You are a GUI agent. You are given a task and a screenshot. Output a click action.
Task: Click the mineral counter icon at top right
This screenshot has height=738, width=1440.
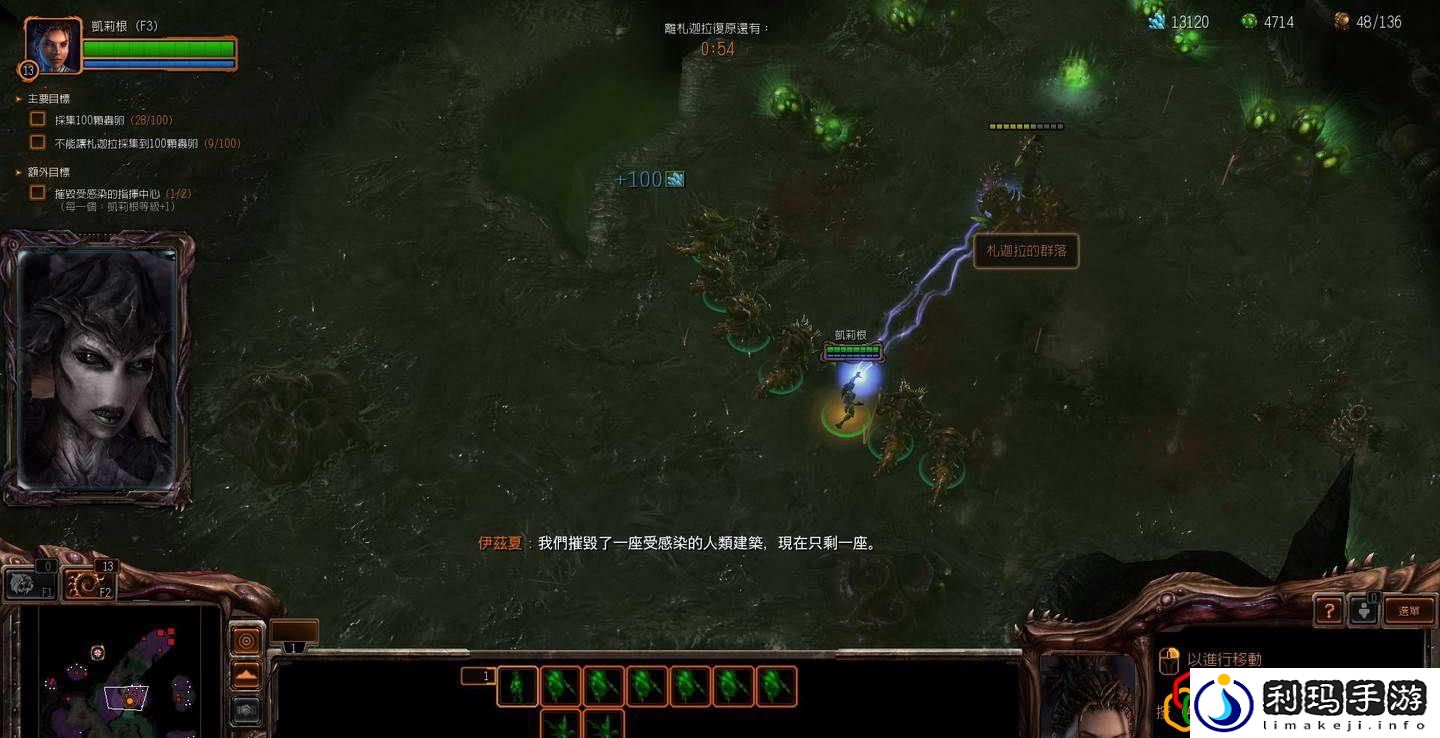pos(1158,20)
